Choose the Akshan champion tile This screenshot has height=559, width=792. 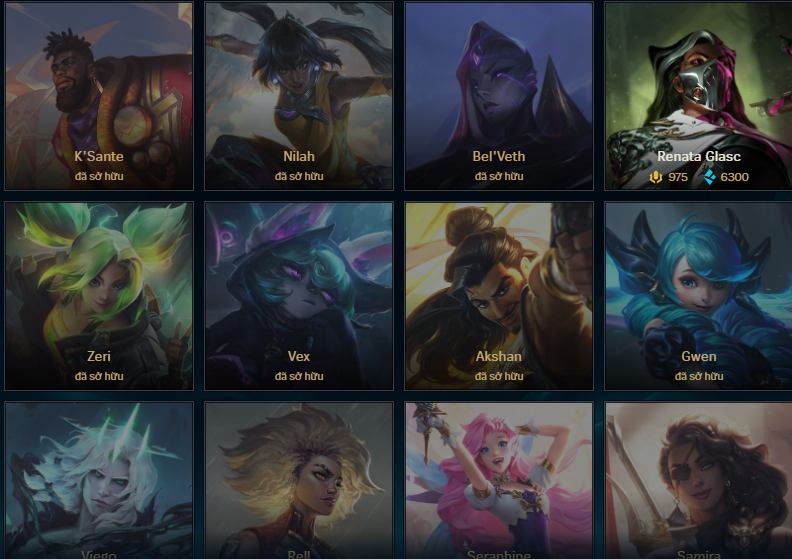(x=499, y=296)
